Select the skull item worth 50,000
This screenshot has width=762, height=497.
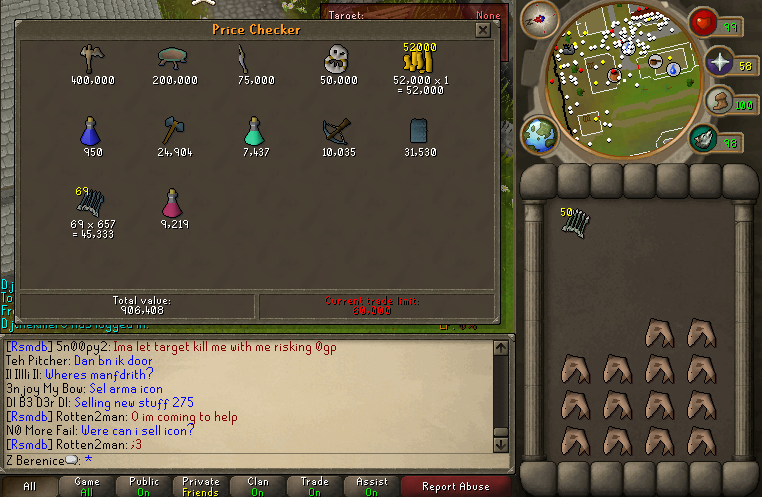(x=338, y=60)
